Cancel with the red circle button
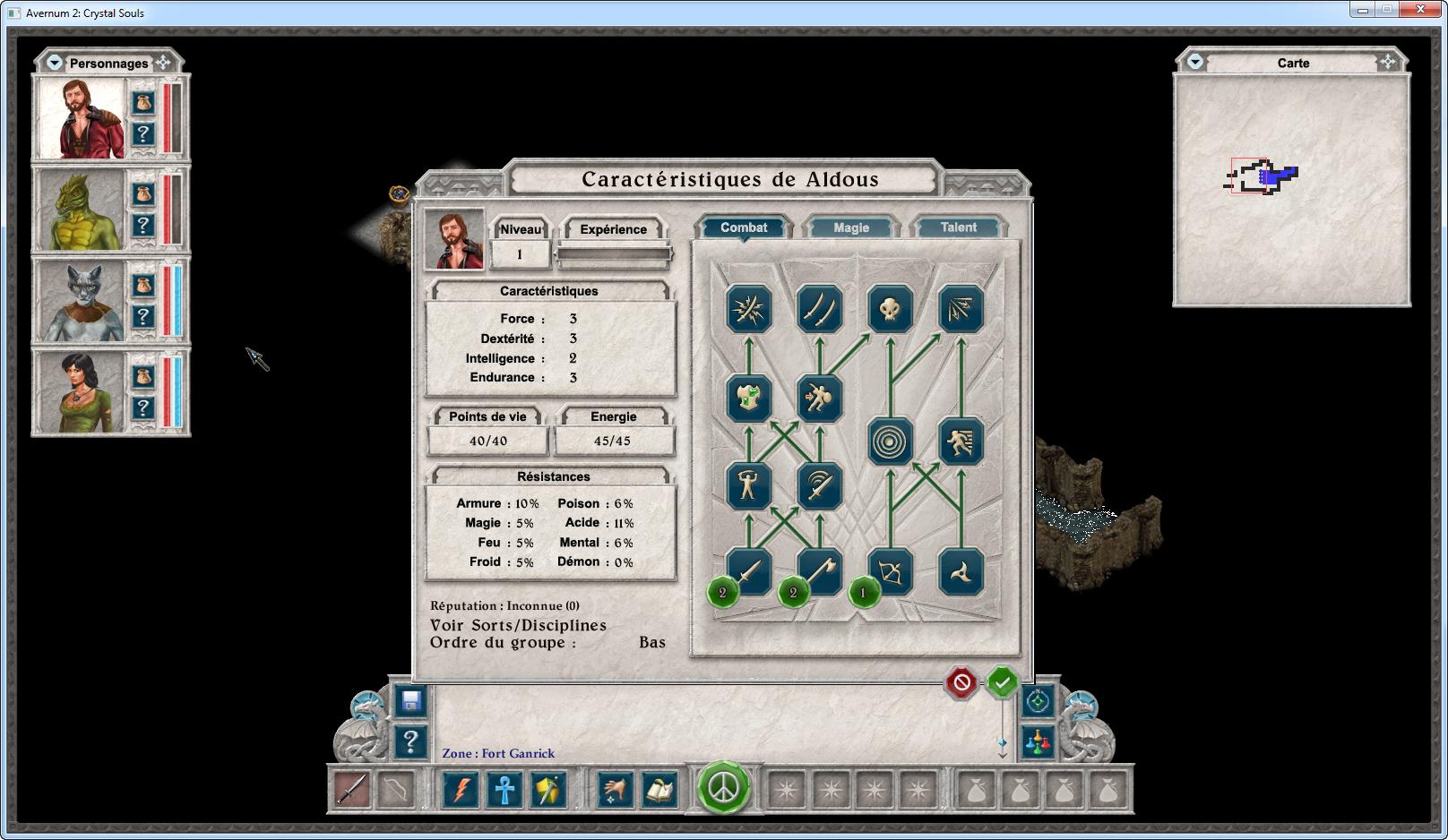The image size is (1448, 840). tap(961, 683)
